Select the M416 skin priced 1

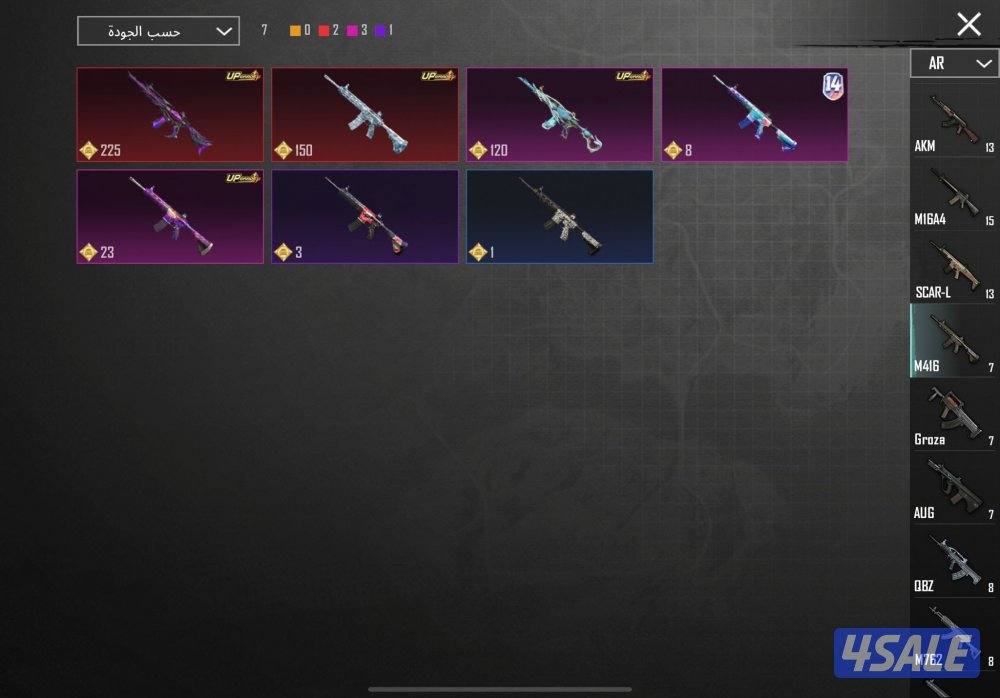pos(559,216)
